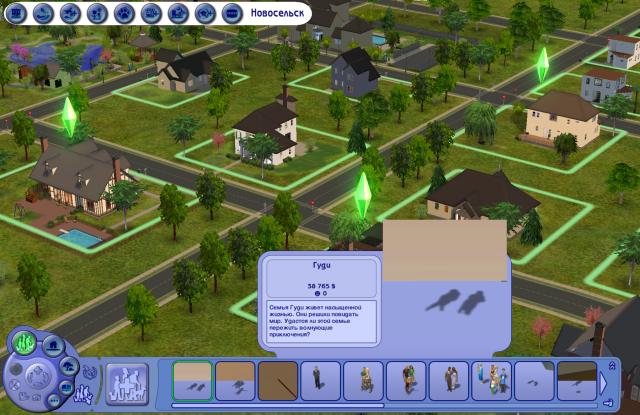This screenshot has height=415, width=640.
Task: Open the Новосельск neighborhood name label
Action: (265, 12)
